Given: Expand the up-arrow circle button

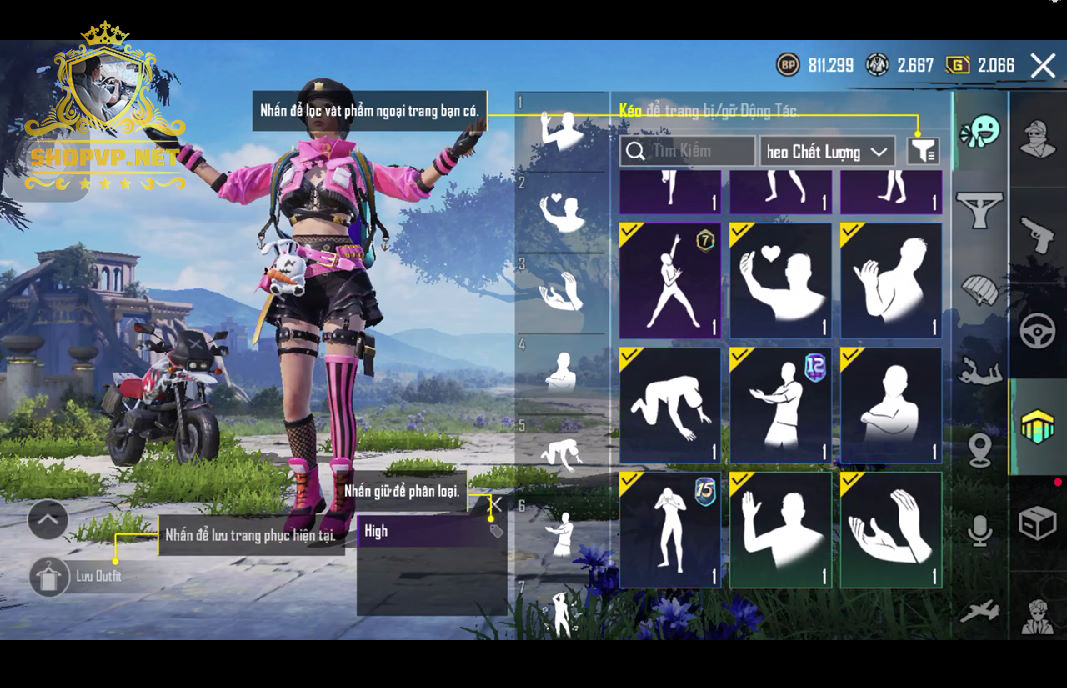Looking at the screenshot, I should (x=48, y=519).
